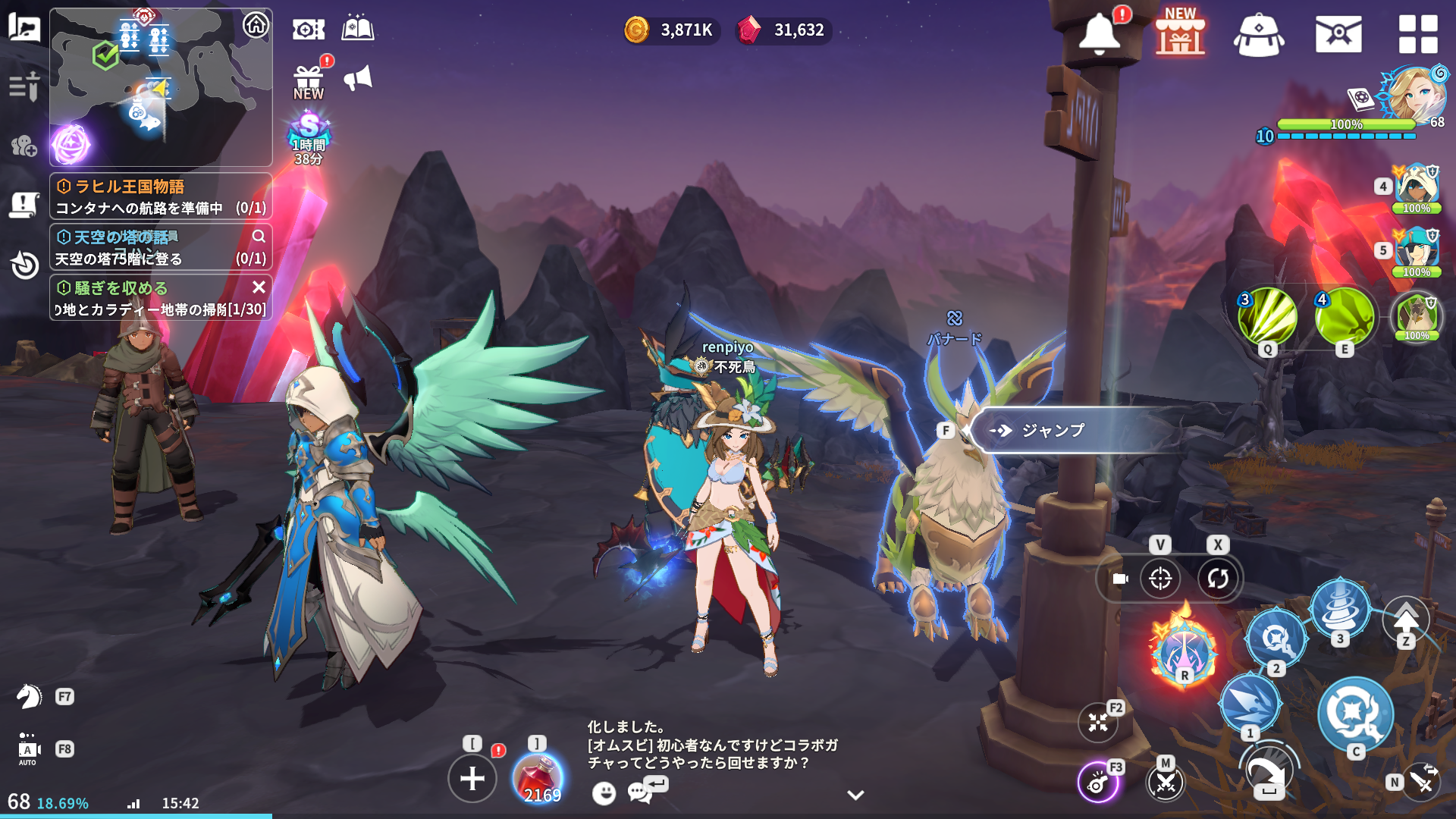The width and height of the screenshot is (1456, 819).
Task: Close the 騒ぎを収める quest entry
Action: tap(259, 287)
